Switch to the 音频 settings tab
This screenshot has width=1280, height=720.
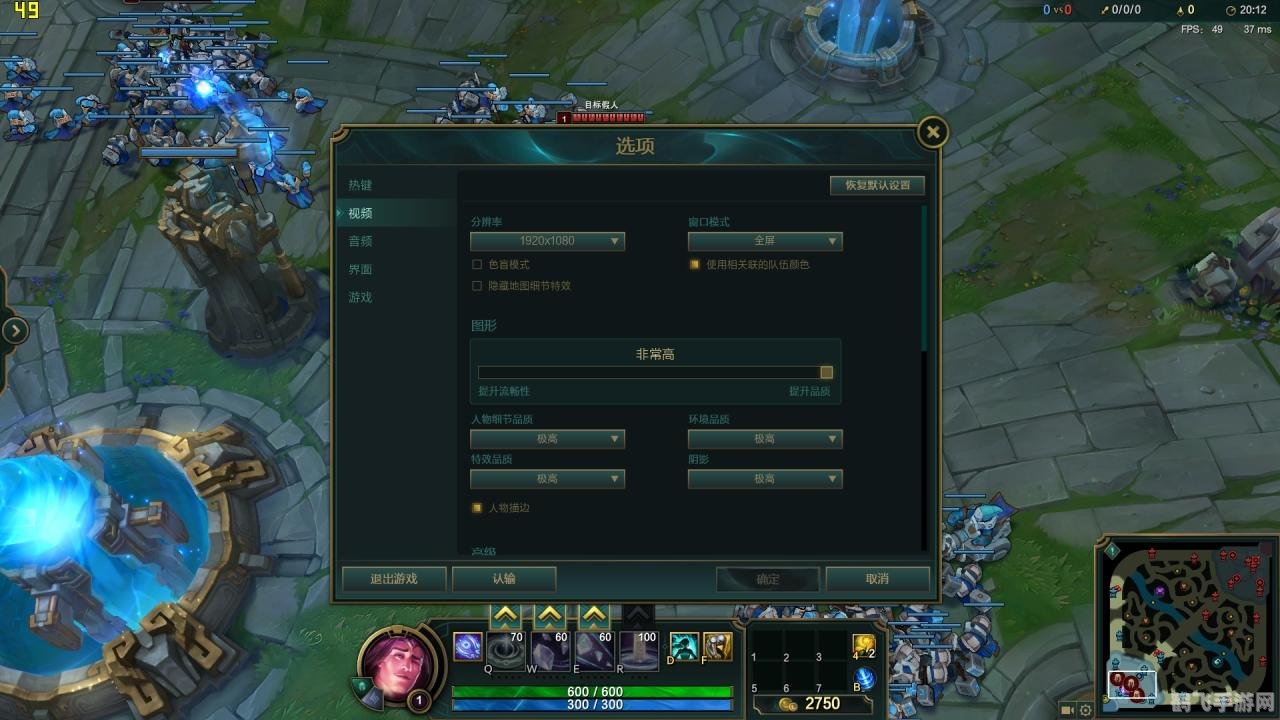(360, 241)
